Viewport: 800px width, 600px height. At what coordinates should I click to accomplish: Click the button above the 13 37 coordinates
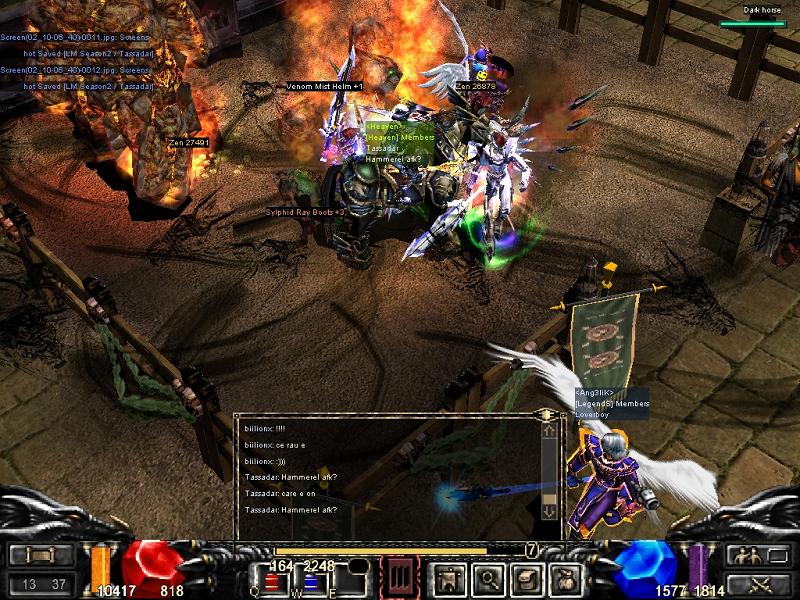point(41,555)
